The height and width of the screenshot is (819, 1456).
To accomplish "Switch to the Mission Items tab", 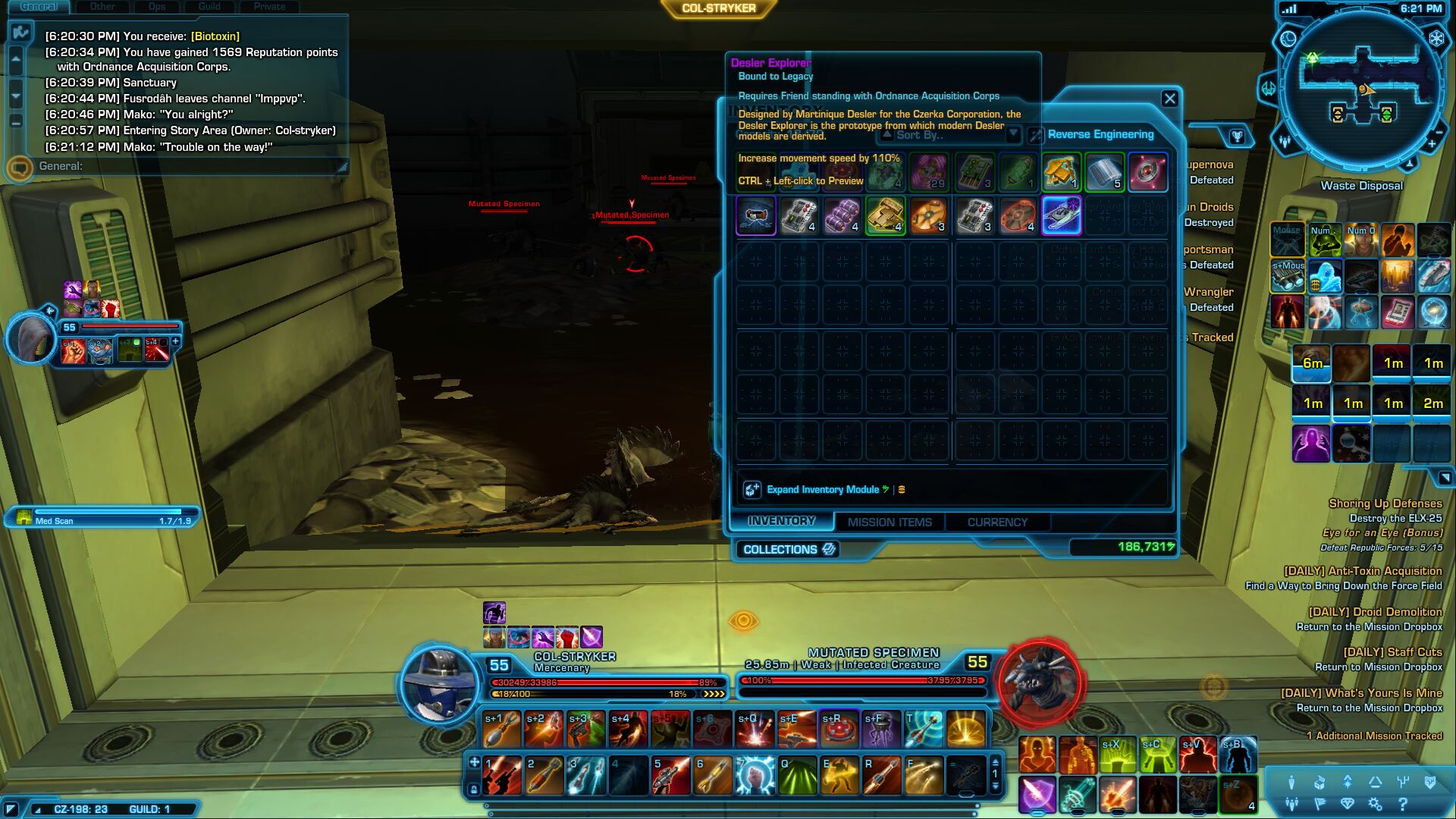I will click(890, 522).
